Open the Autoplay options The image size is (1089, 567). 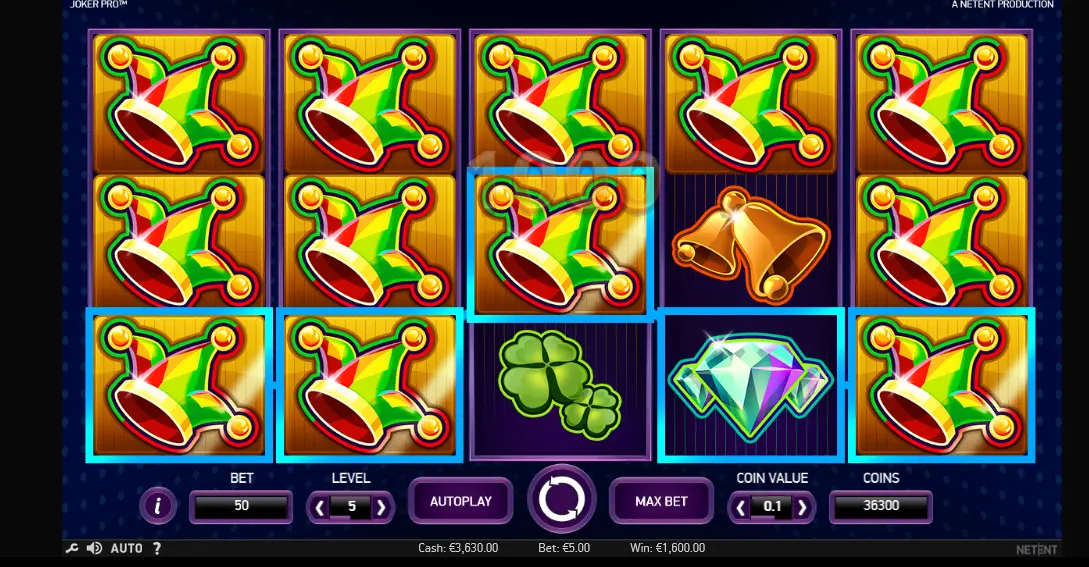(460, 501)
